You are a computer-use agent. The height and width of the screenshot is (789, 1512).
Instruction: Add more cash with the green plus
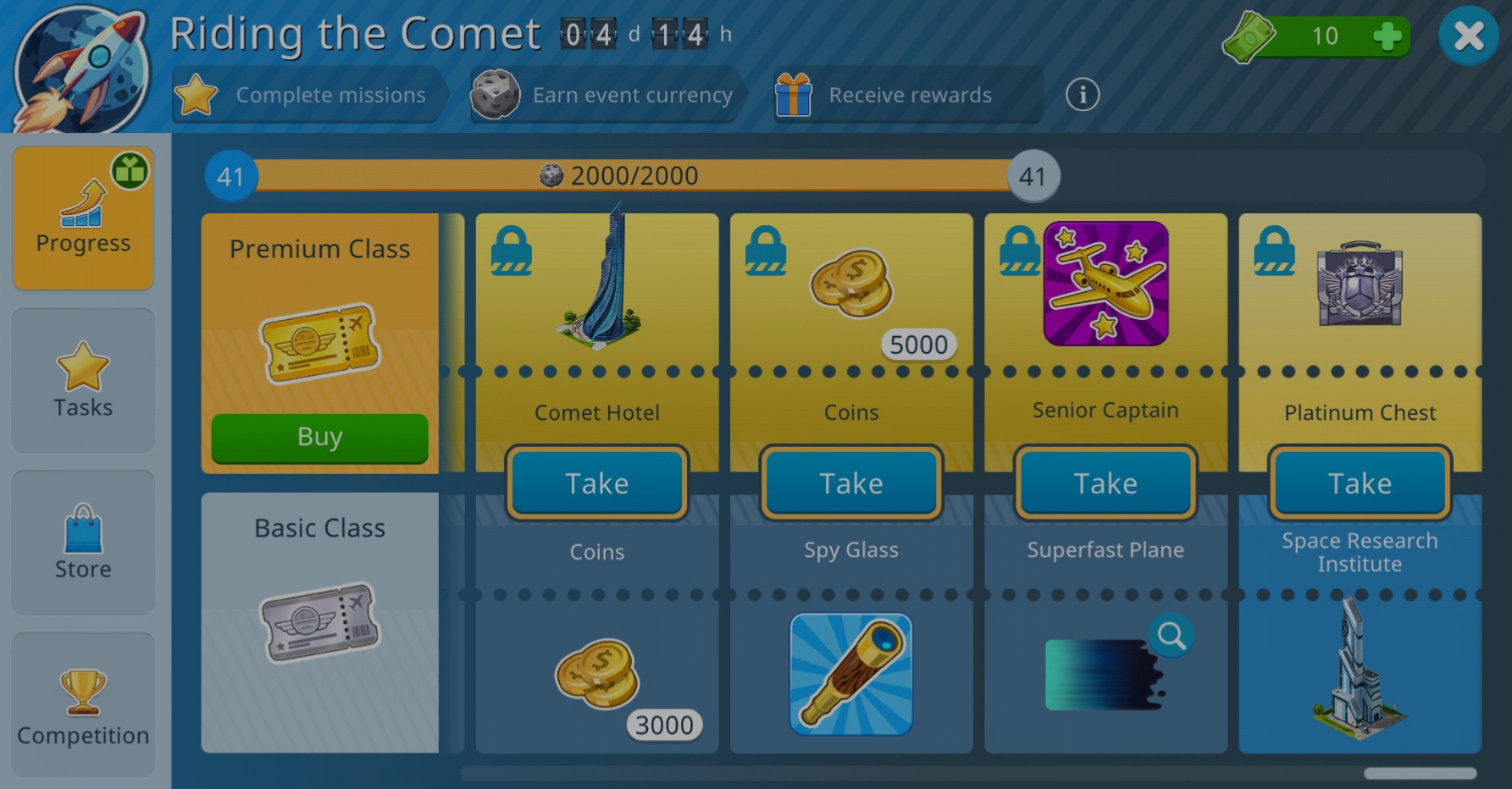point(1387,36)
